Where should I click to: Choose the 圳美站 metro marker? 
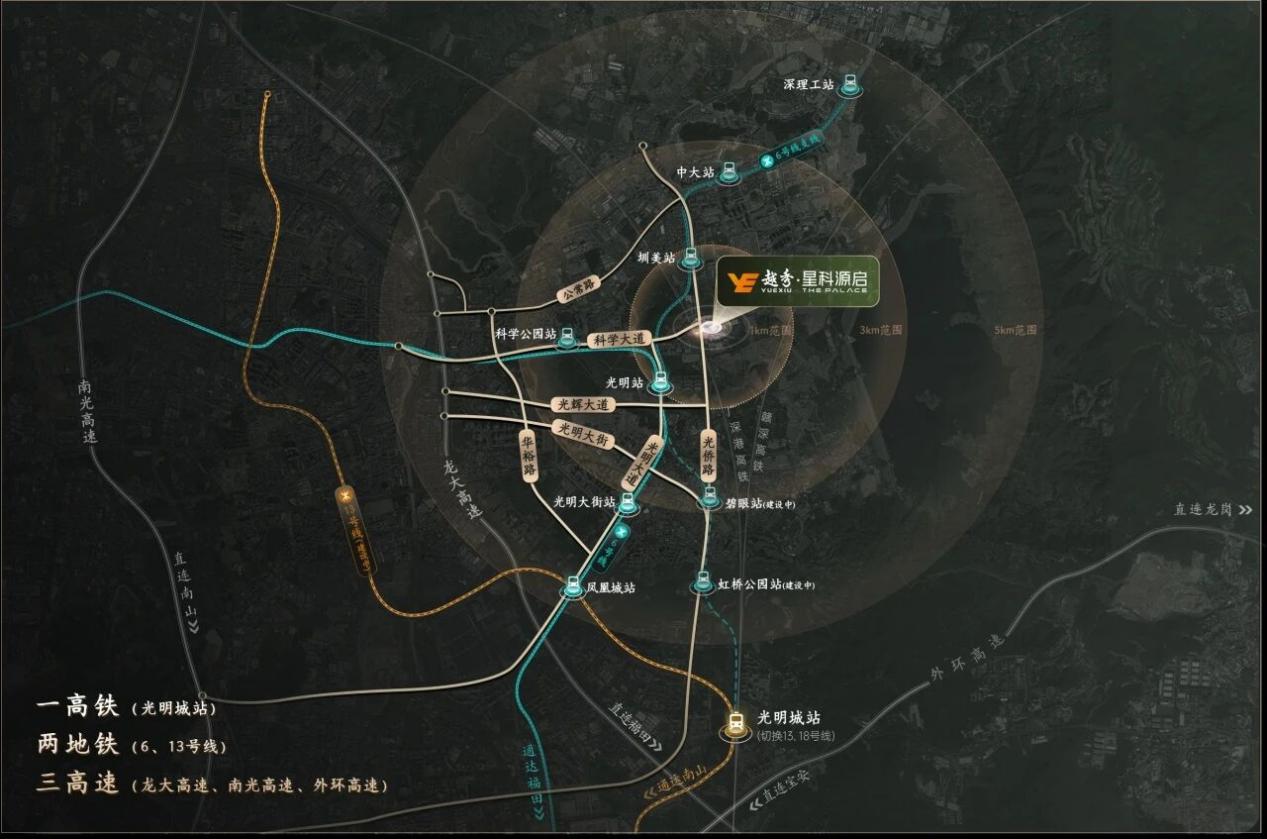pyautogui.click(x=690, y=258)
